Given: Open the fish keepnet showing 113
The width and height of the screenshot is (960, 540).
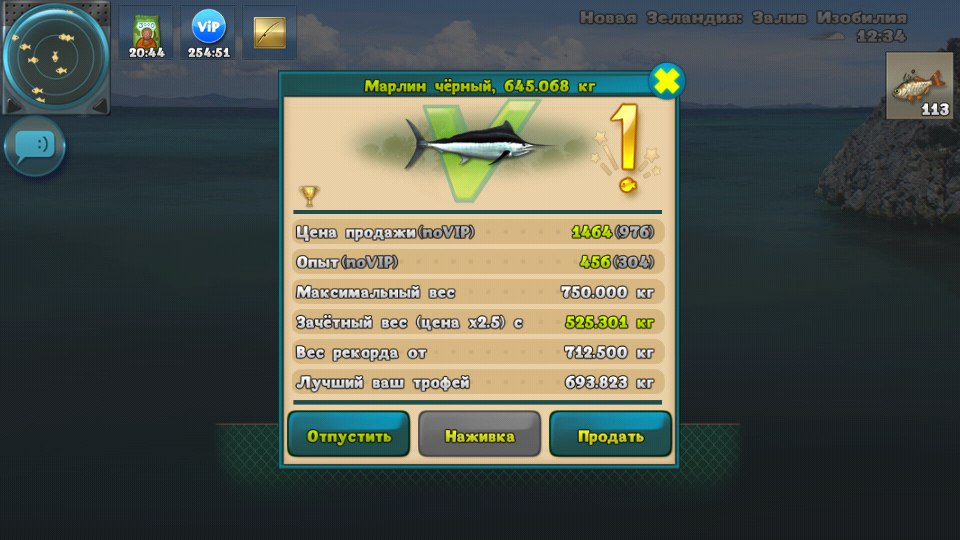Looking at the screenshot, I should pos(919,86).
